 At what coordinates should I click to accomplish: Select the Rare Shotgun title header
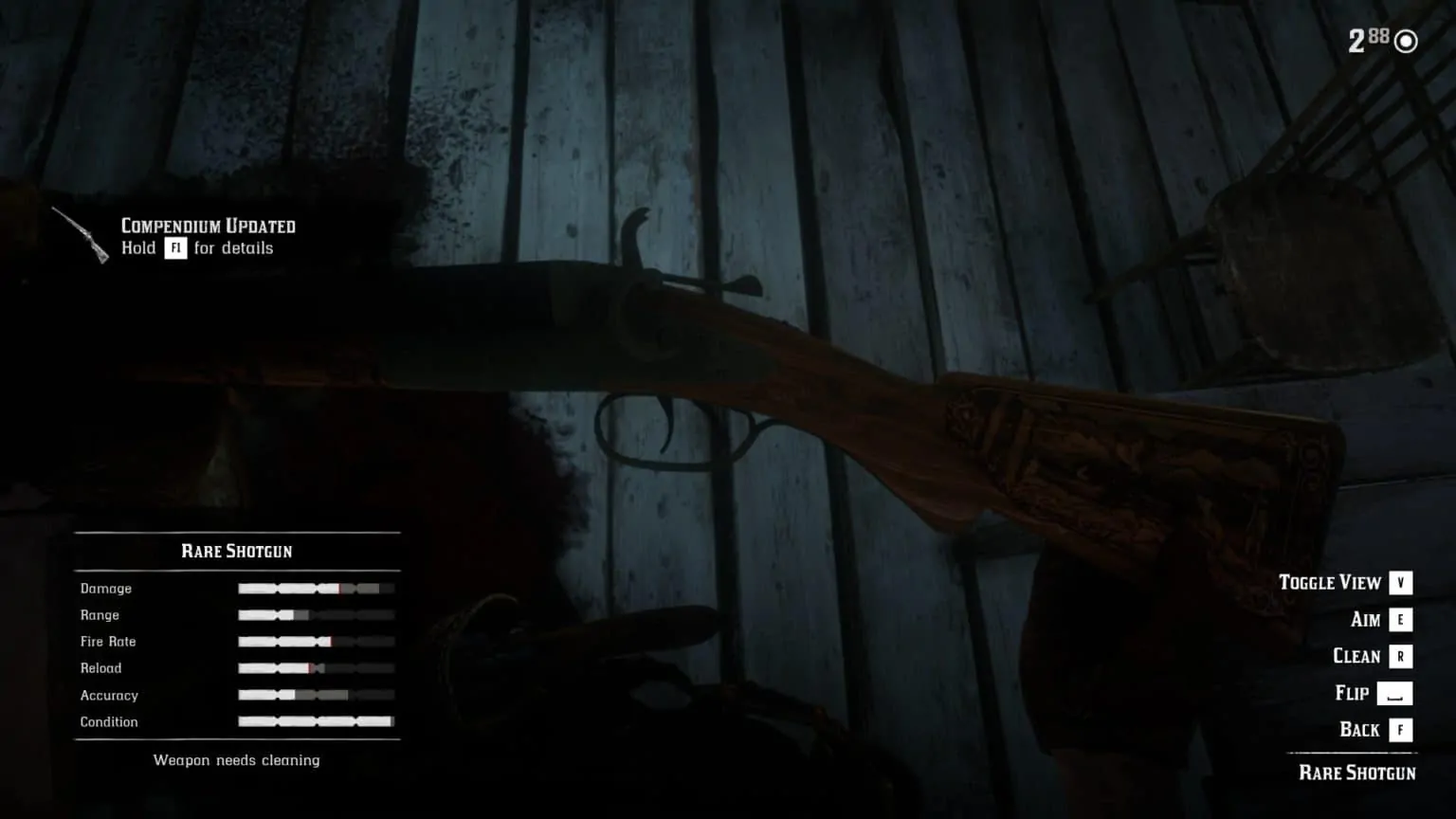tap(237, 551)
